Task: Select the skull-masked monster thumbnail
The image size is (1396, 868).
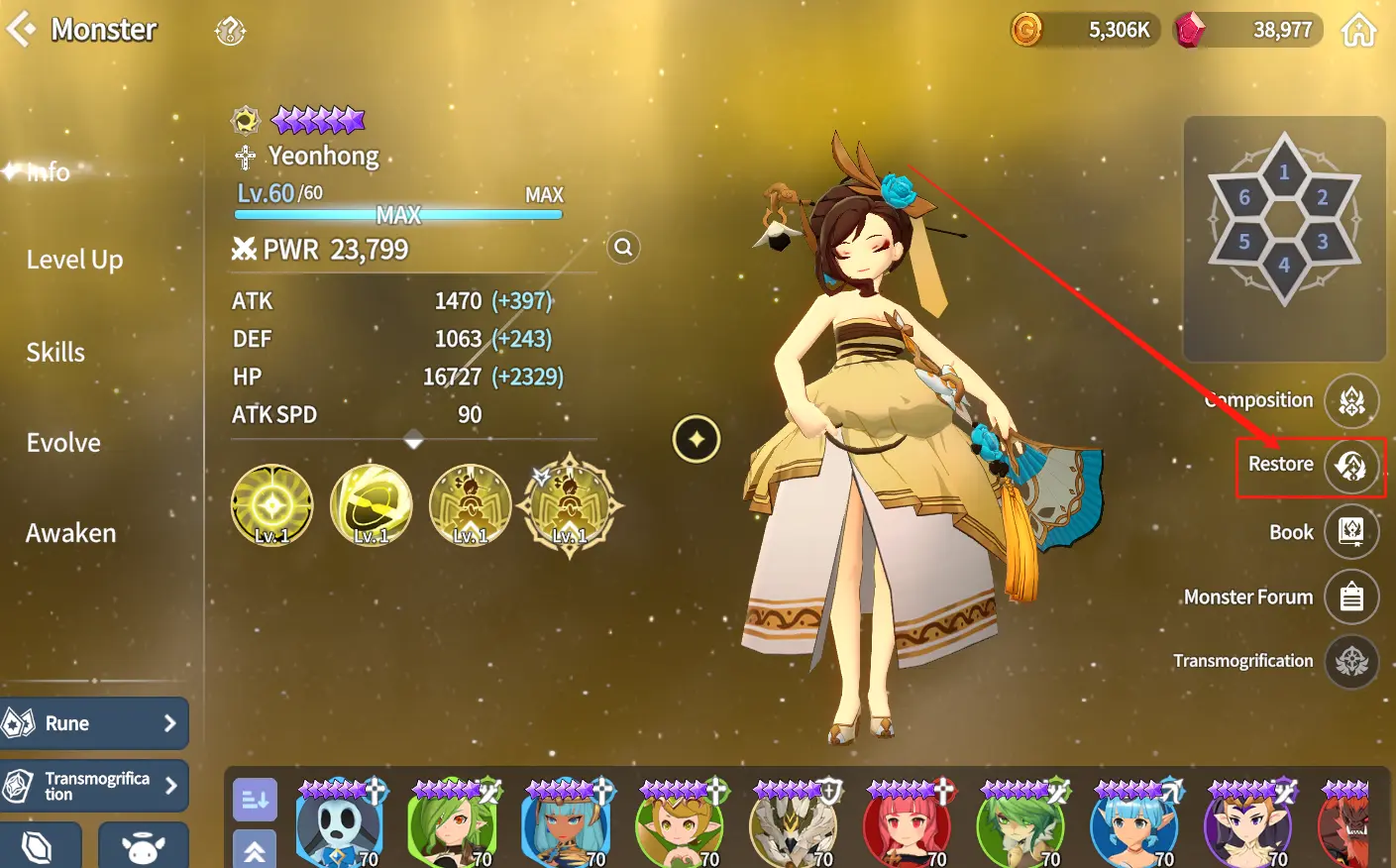Action: (339, 824)
